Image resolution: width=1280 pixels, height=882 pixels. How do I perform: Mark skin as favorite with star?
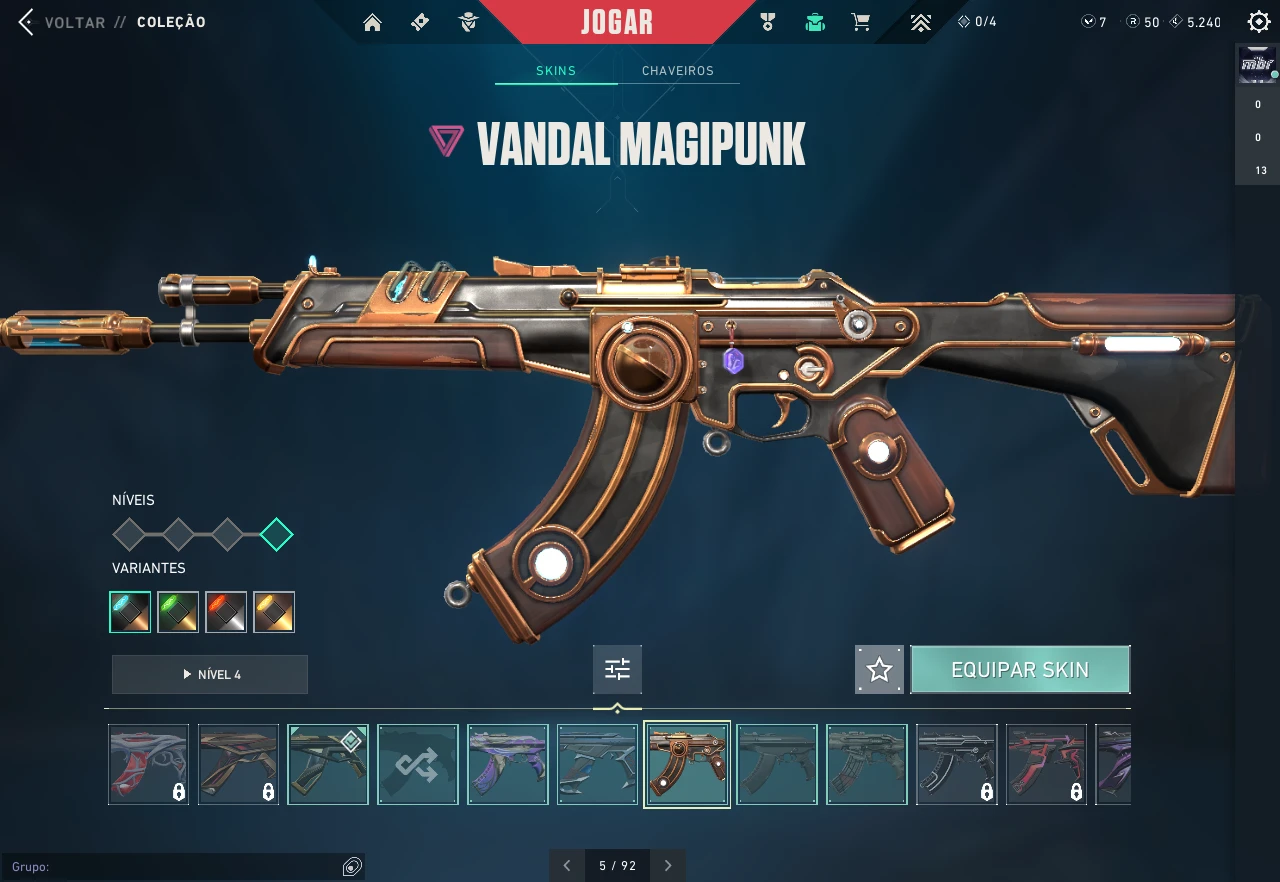[x=879, y=670]
